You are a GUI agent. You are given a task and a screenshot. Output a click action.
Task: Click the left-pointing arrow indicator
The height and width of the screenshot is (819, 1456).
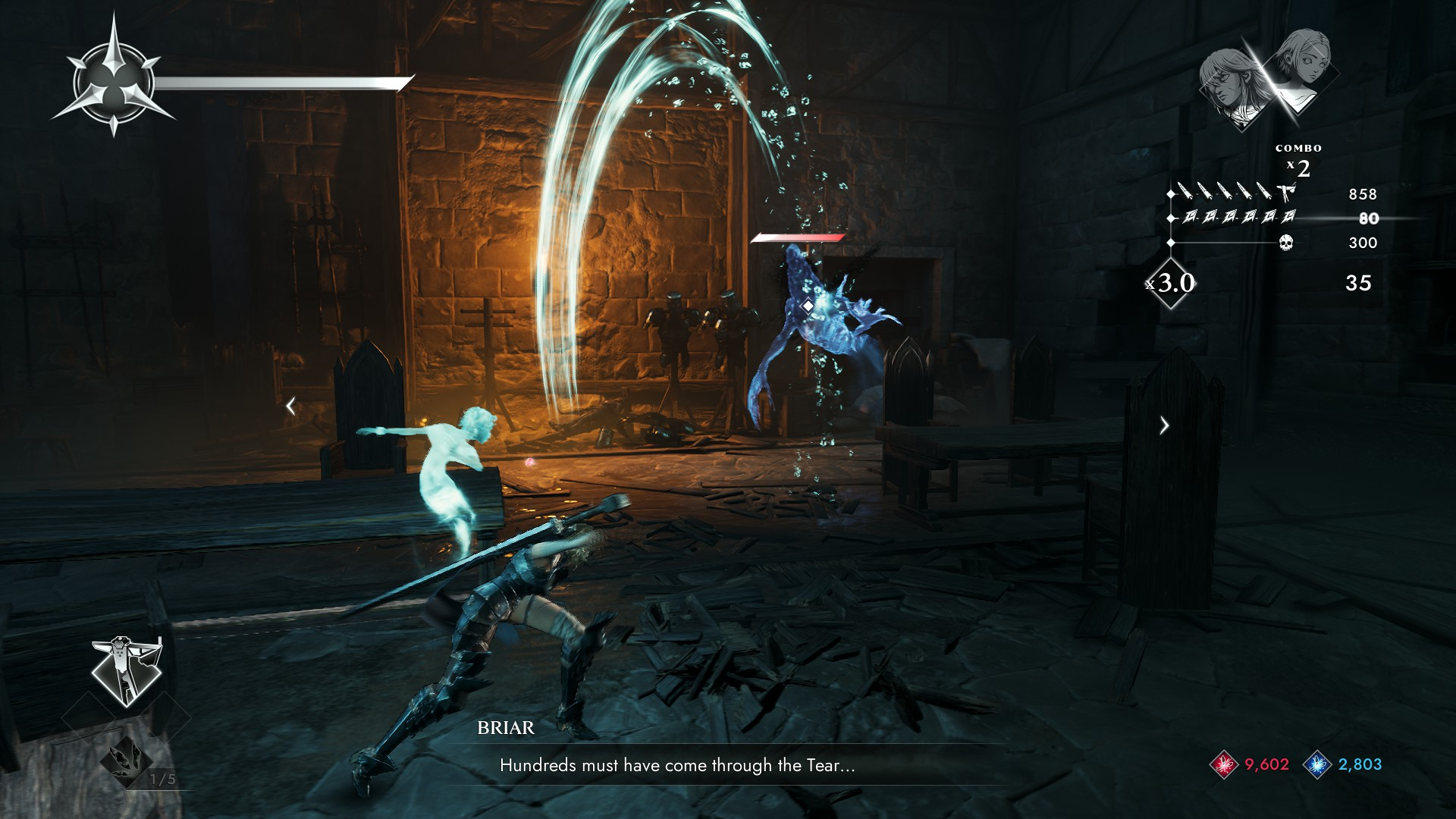290,406
